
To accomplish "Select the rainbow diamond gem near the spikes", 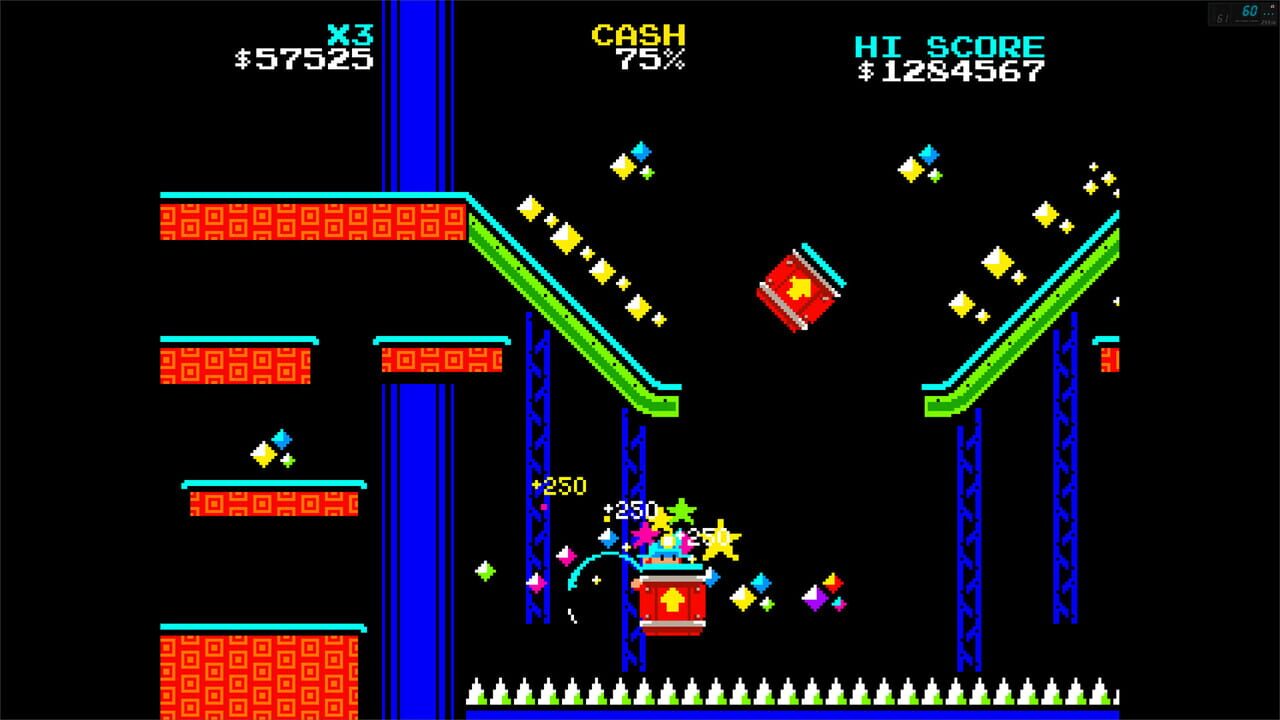I will (822, 594).
